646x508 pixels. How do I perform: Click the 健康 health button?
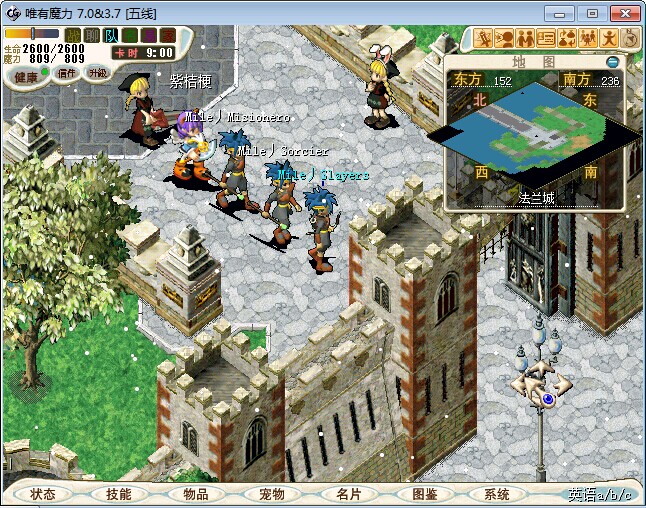point(27,76)
